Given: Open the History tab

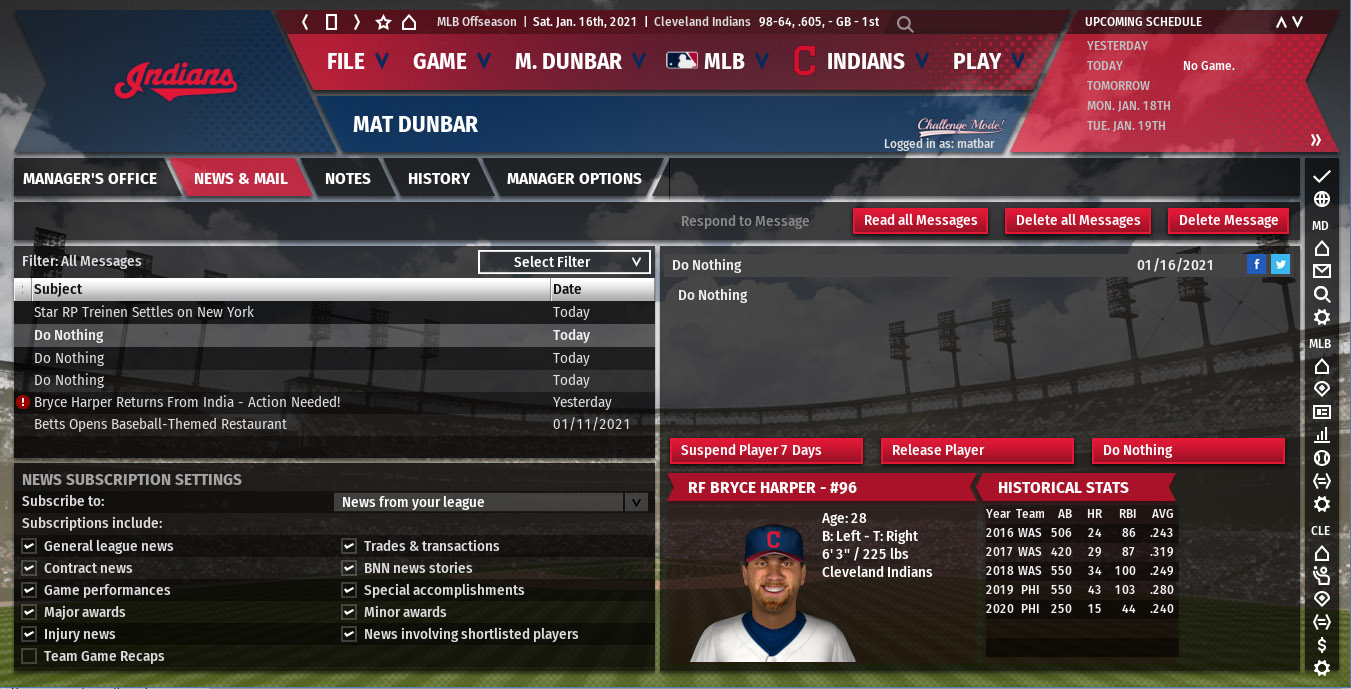Looking at the screenshot, I should click(x=438, y=179).
